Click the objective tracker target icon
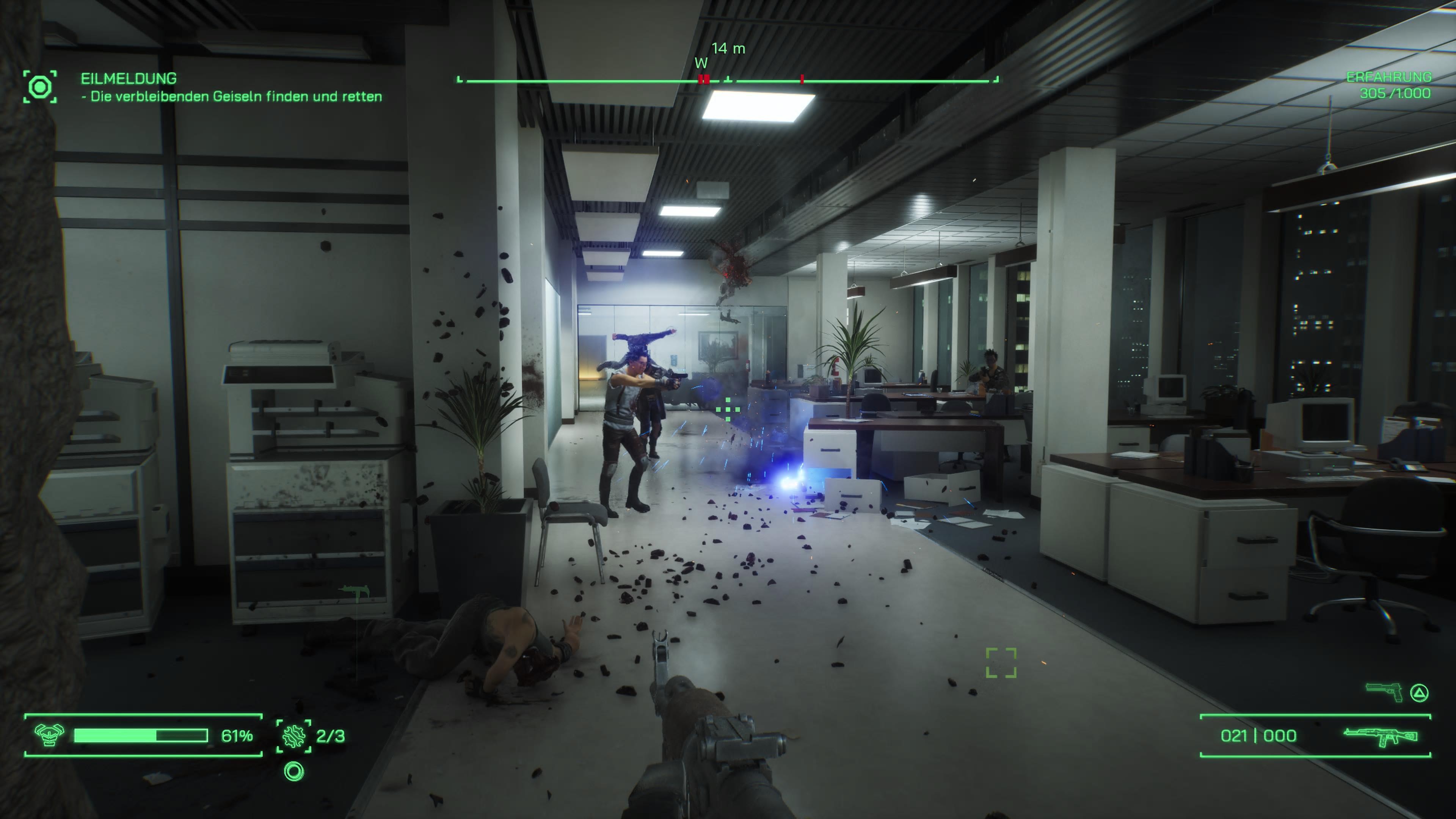The height and width of the screenshot is (819, 1456). 40,87
